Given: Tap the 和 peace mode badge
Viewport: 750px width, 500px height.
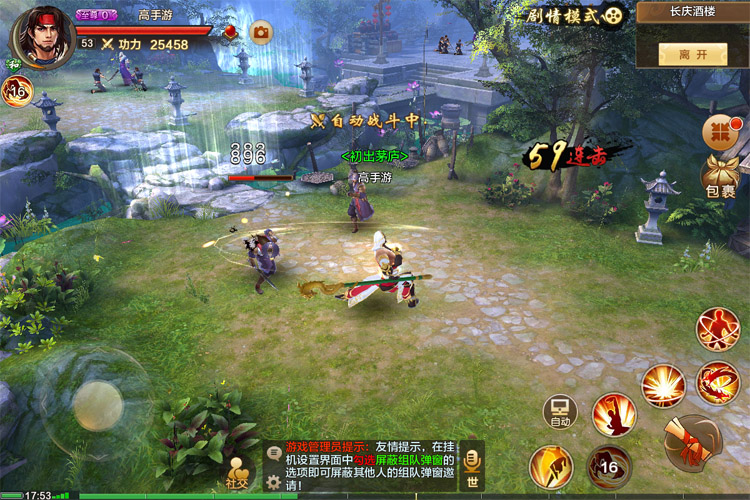Looking at the screenshot, I should tap(14, 64).
